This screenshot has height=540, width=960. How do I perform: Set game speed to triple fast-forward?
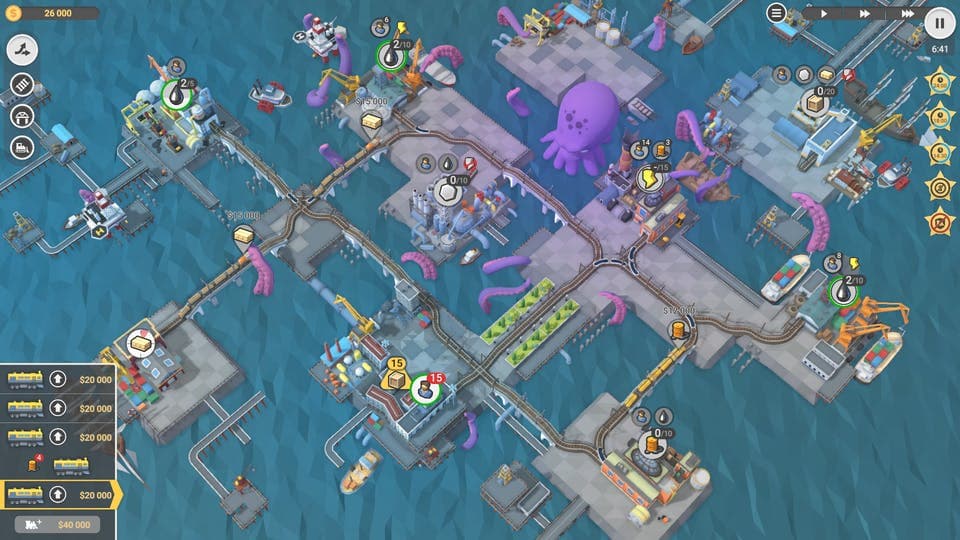(x=907, y=14)
